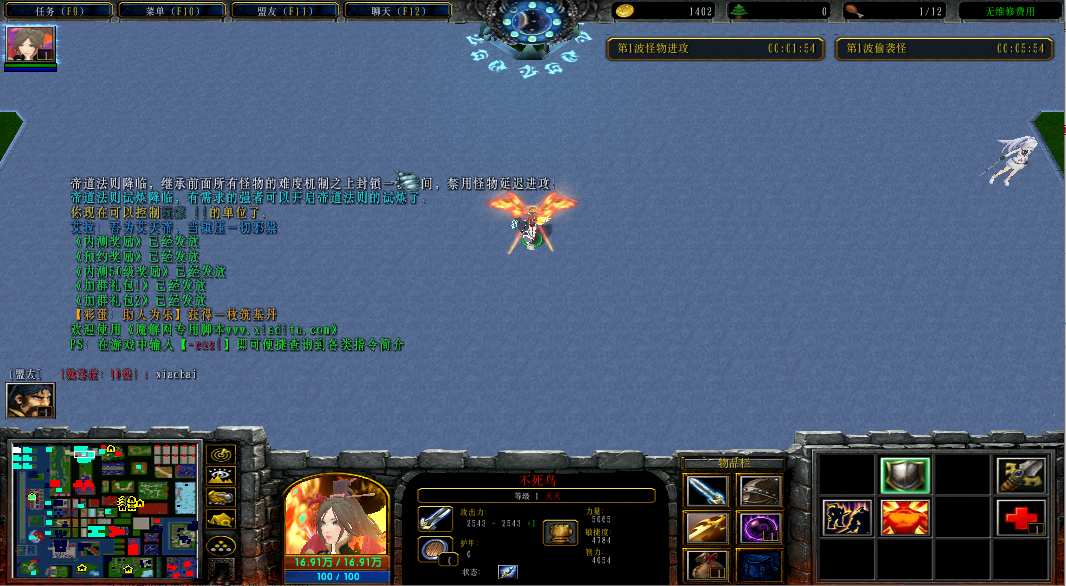Open the 菜单 (F10) game menu
The width and height of the screenshot is (1066, 586).
(x=169, y=11)
